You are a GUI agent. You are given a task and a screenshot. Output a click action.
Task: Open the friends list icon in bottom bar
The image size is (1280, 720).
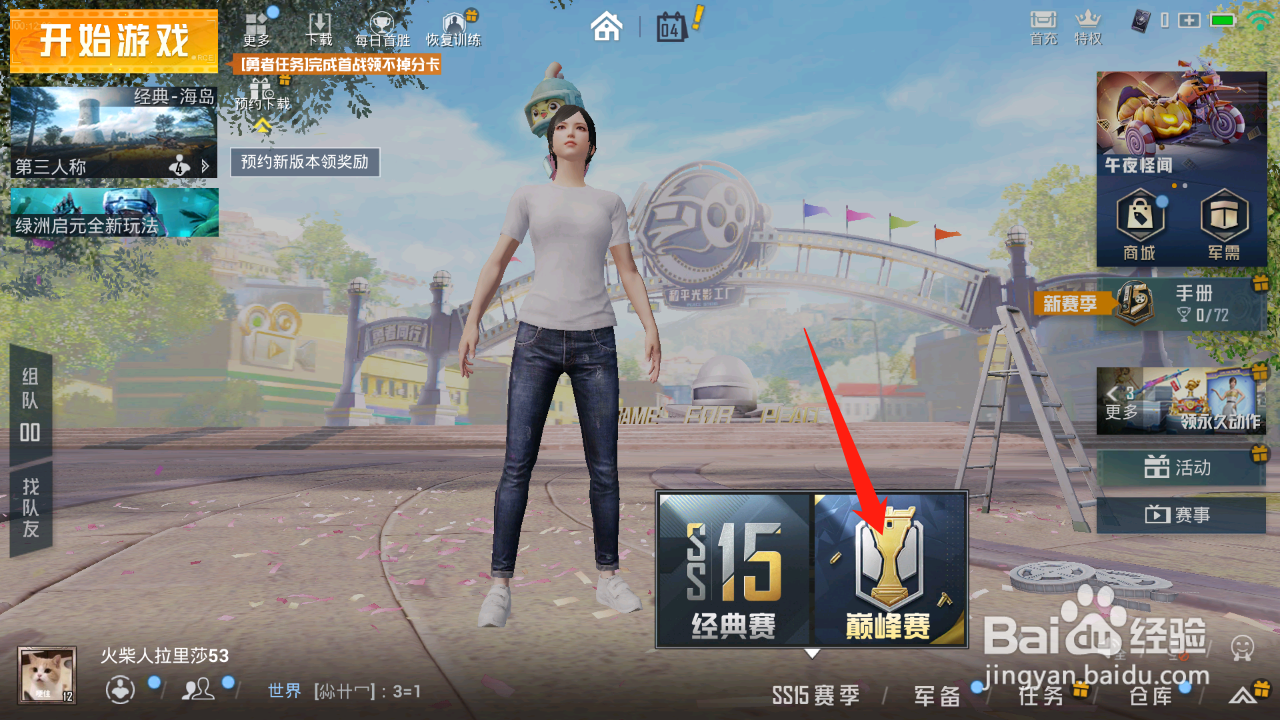pyautogui.click(x=199, y=691)
